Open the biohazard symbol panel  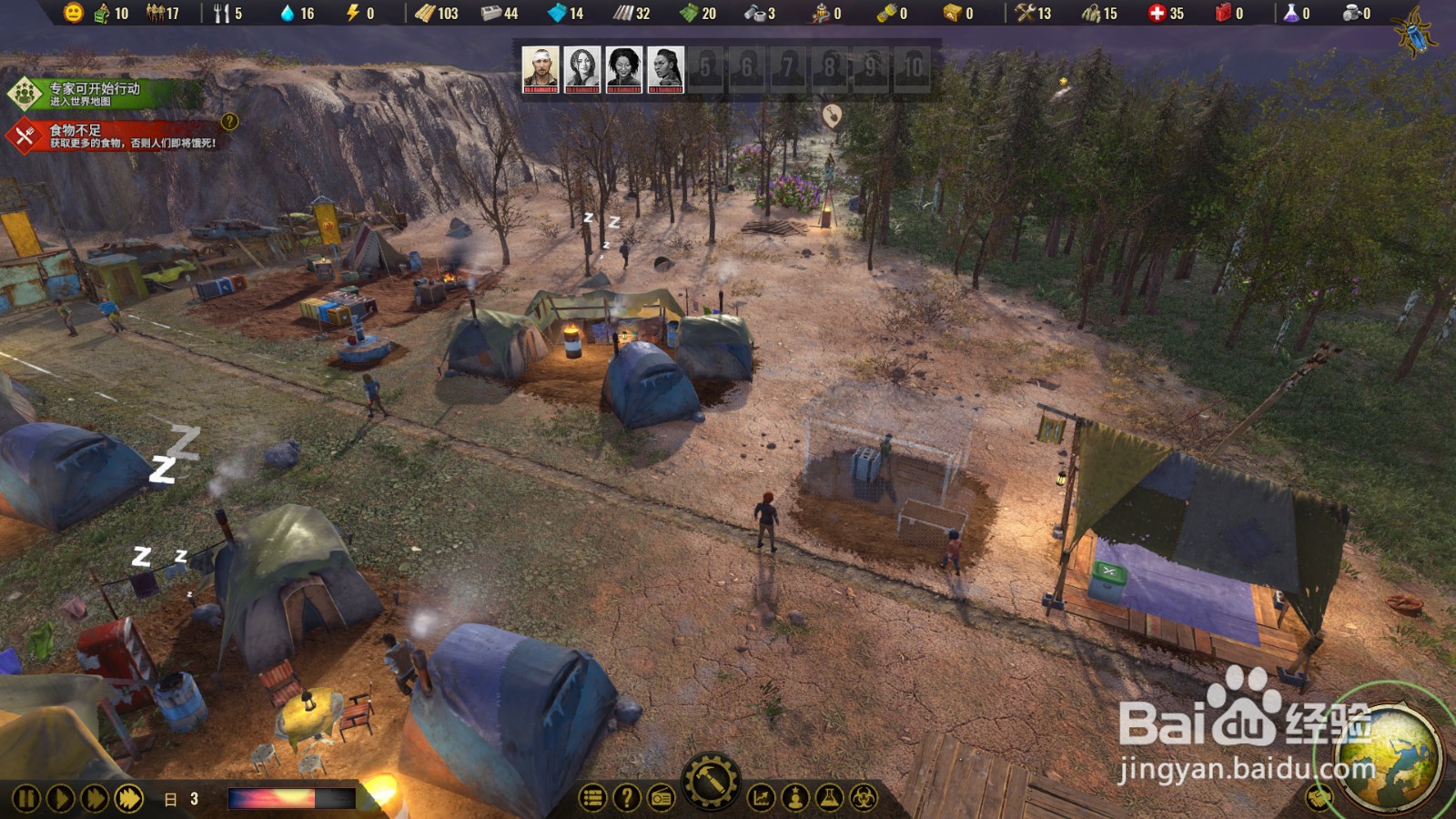click(x=864, y=799)
